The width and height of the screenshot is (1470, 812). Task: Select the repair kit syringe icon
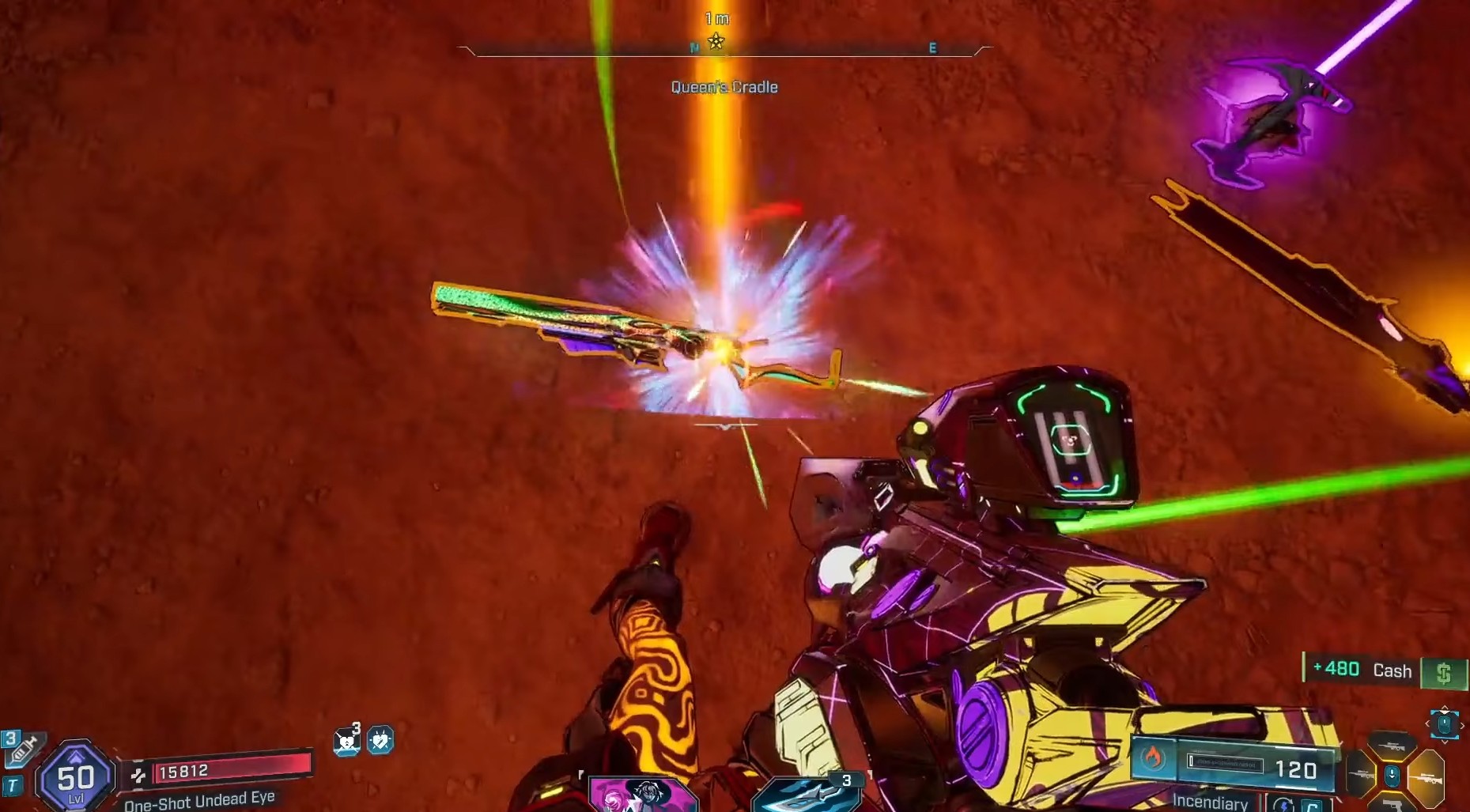coord(24,748)
